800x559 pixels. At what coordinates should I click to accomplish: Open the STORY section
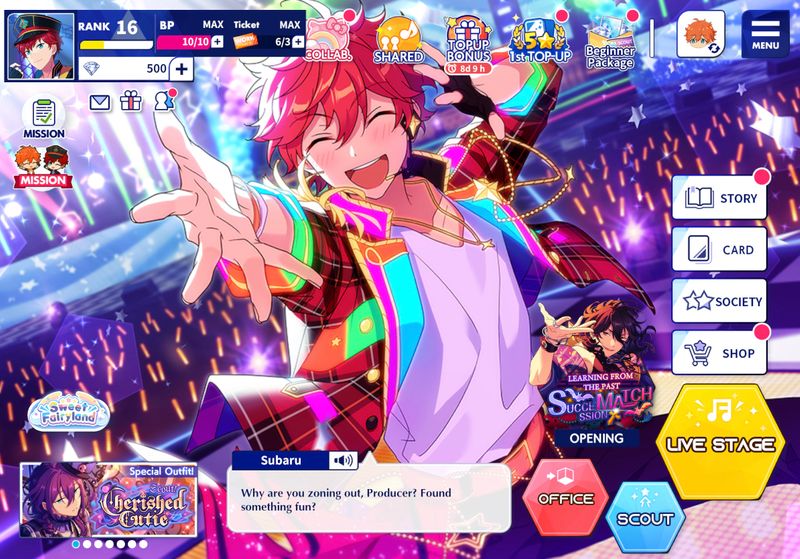click(x=719, y=198)
